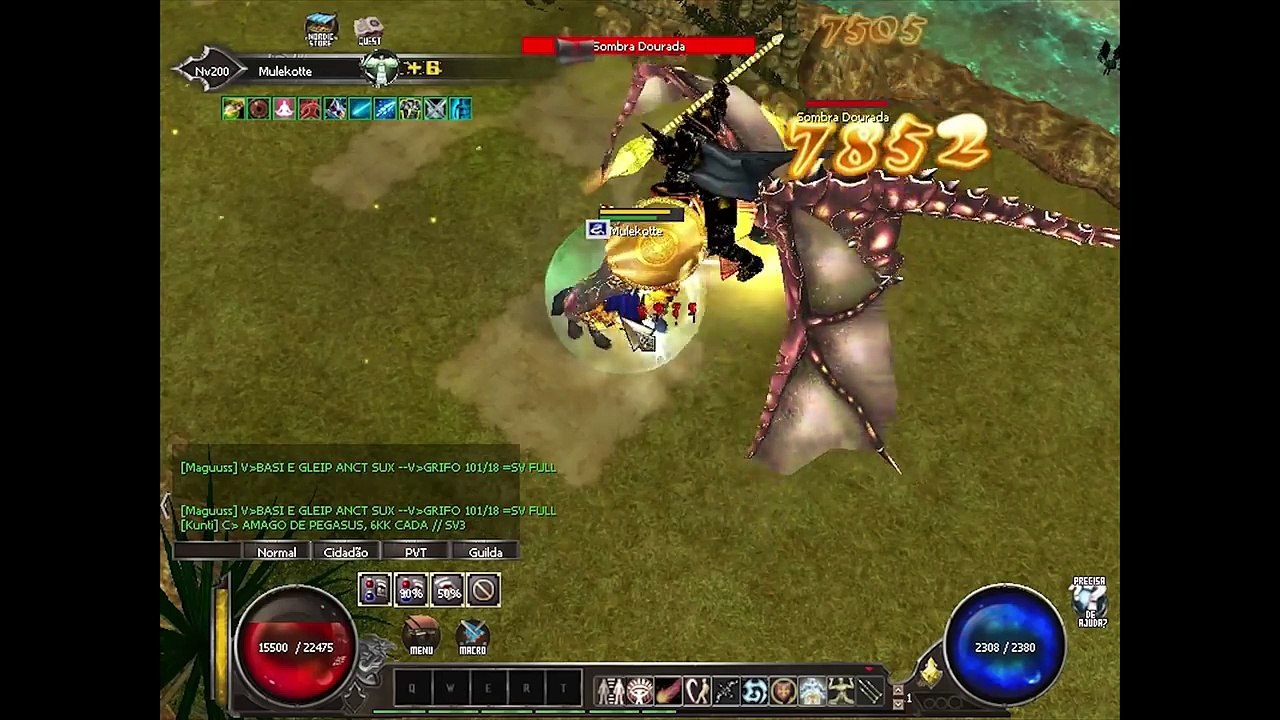Select the red and blue potions icon
The image size is (1280, 720).
tap(374, 590)
